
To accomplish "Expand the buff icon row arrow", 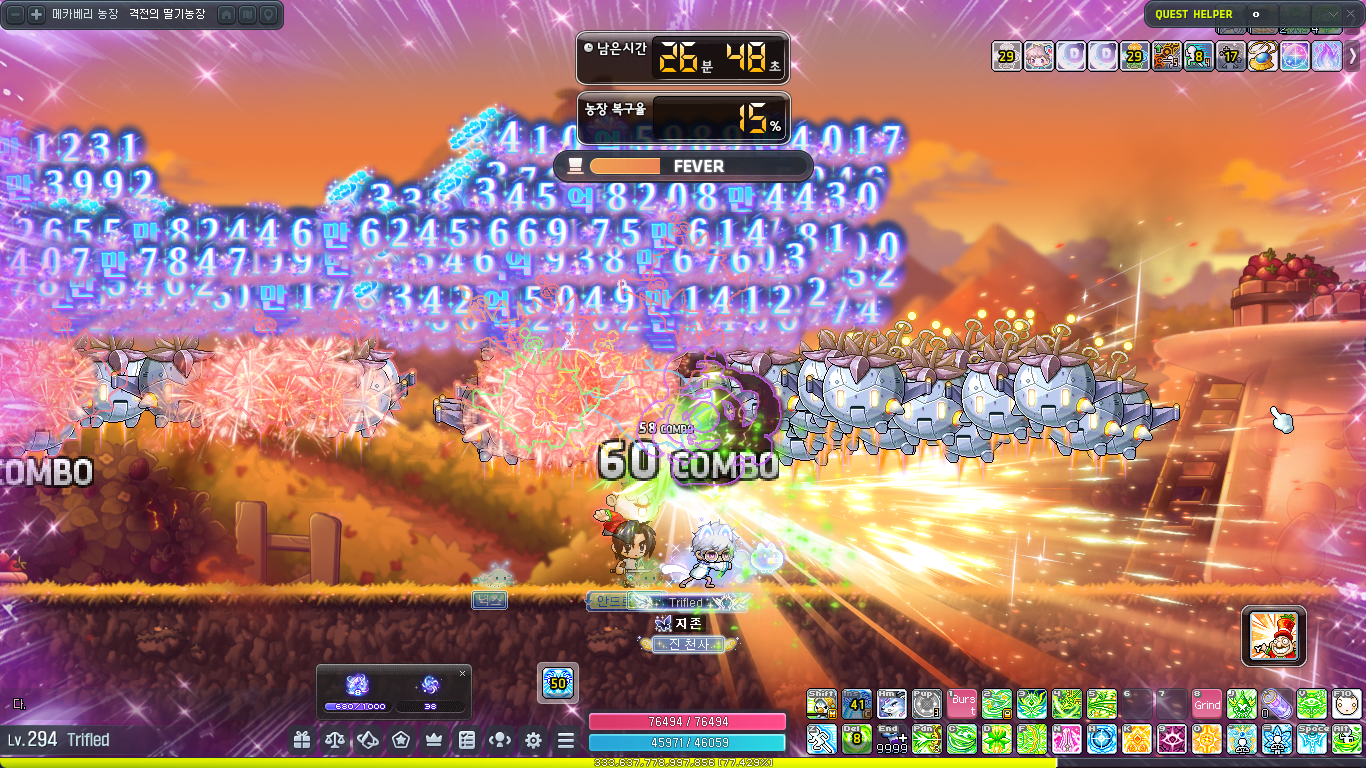I will pyautogui.click(x=1352, y=56).
